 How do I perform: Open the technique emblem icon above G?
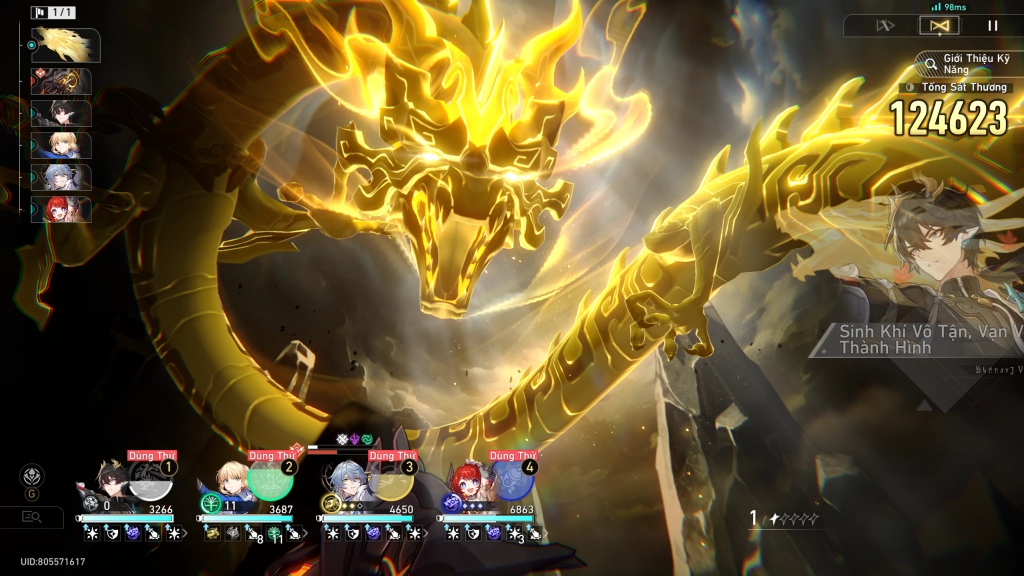click(33, 475)
